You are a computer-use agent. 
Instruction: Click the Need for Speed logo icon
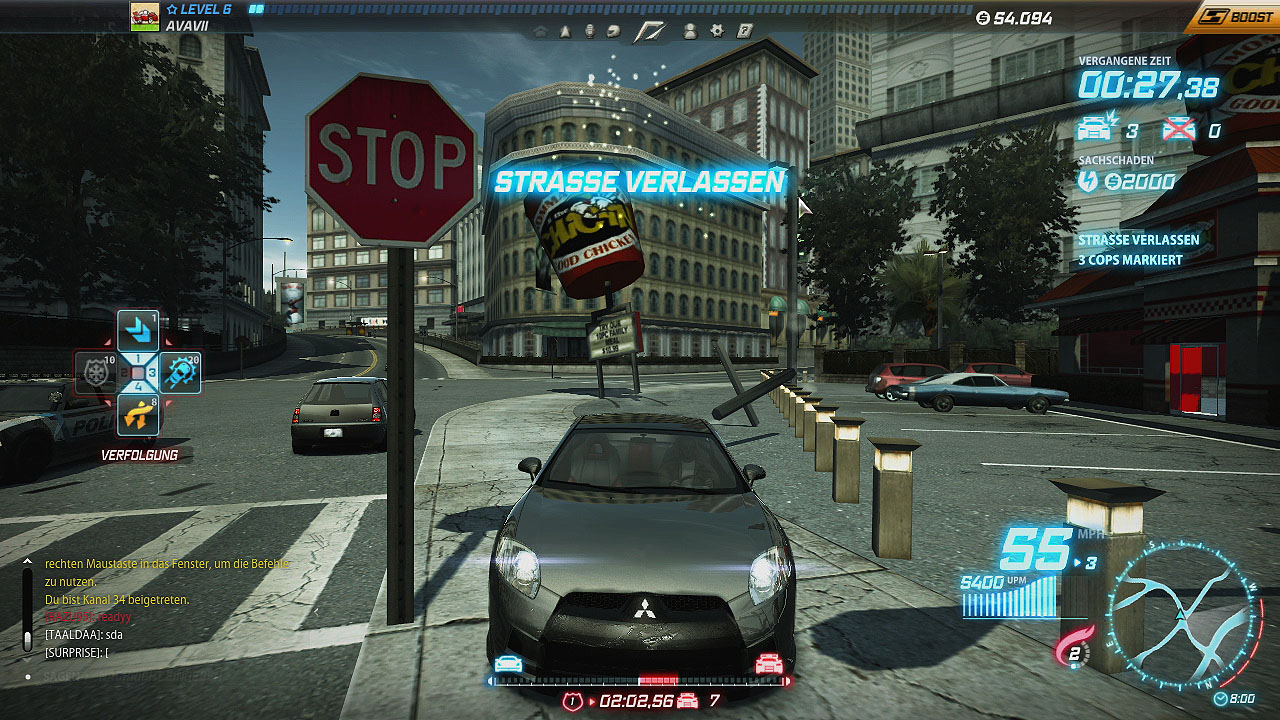651,31
